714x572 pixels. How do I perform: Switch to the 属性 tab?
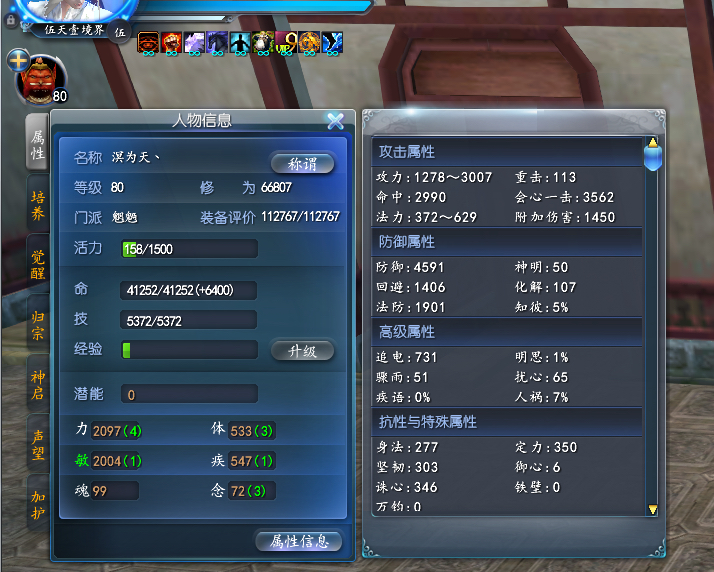coord(37,144)
